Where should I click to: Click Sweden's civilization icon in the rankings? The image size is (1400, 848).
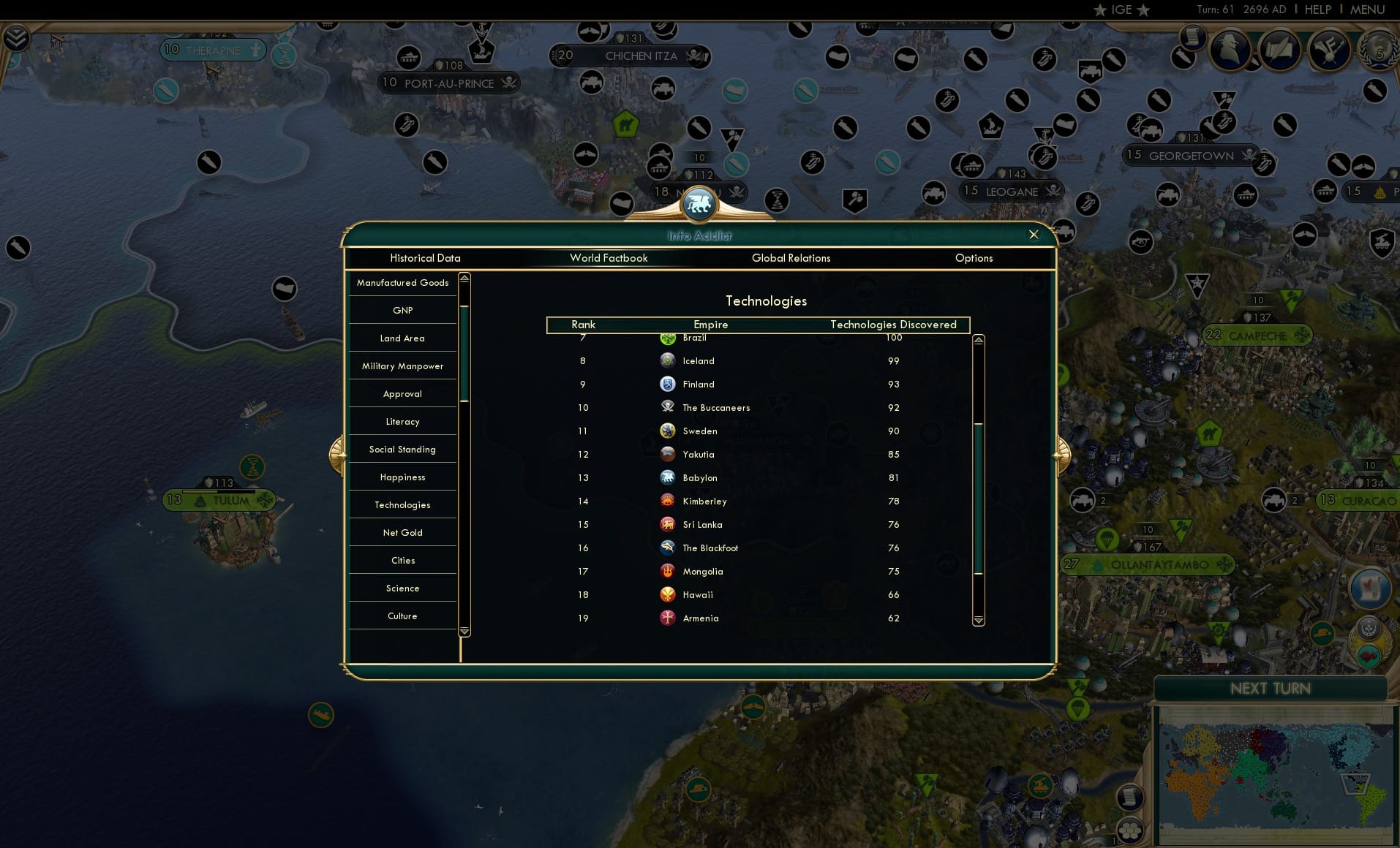click(x=667, y=431)
